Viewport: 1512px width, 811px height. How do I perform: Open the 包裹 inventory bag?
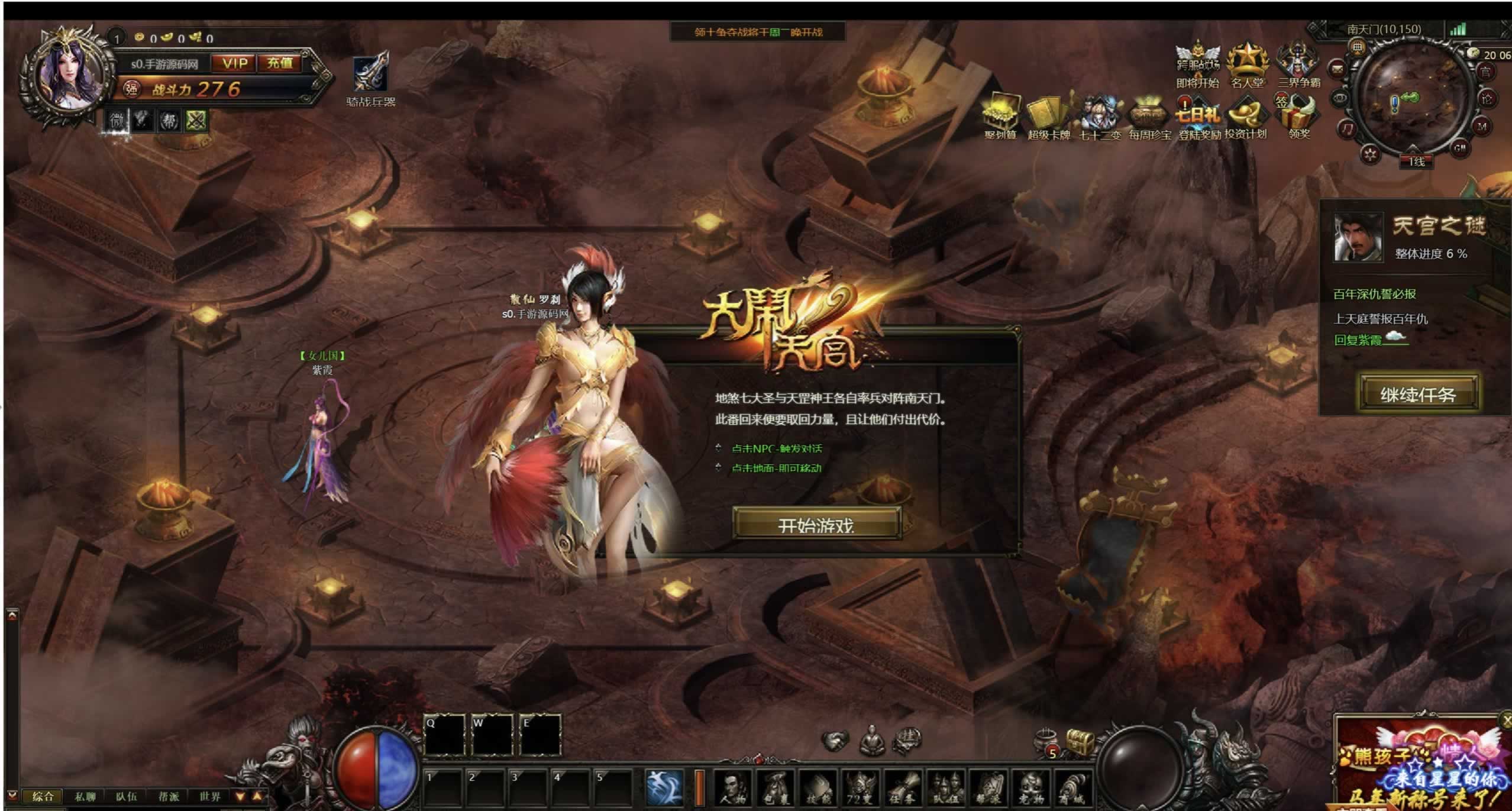775,789
